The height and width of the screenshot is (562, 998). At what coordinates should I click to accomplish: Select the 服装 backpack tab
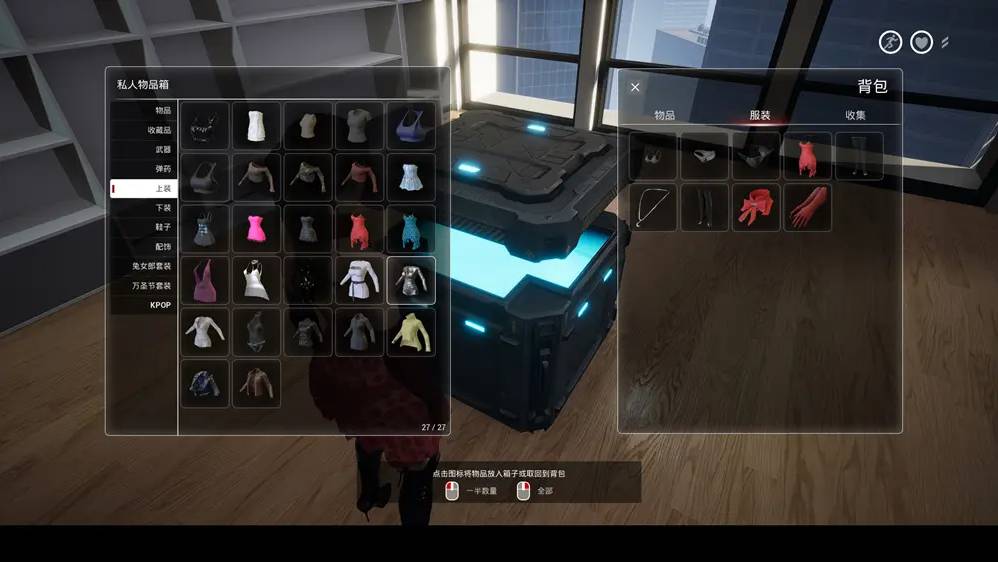click(760, 116)
